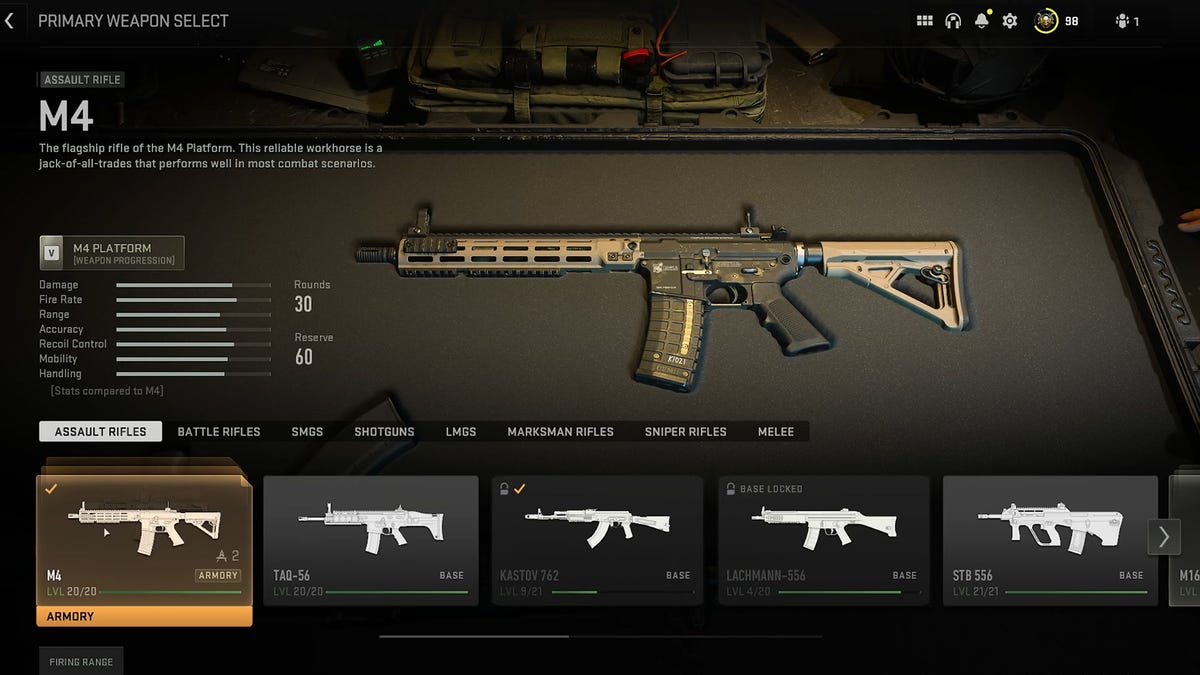Screen dimensions: 1200x675
Task: Open settings with the gear icon
Action: (1010, 21)
